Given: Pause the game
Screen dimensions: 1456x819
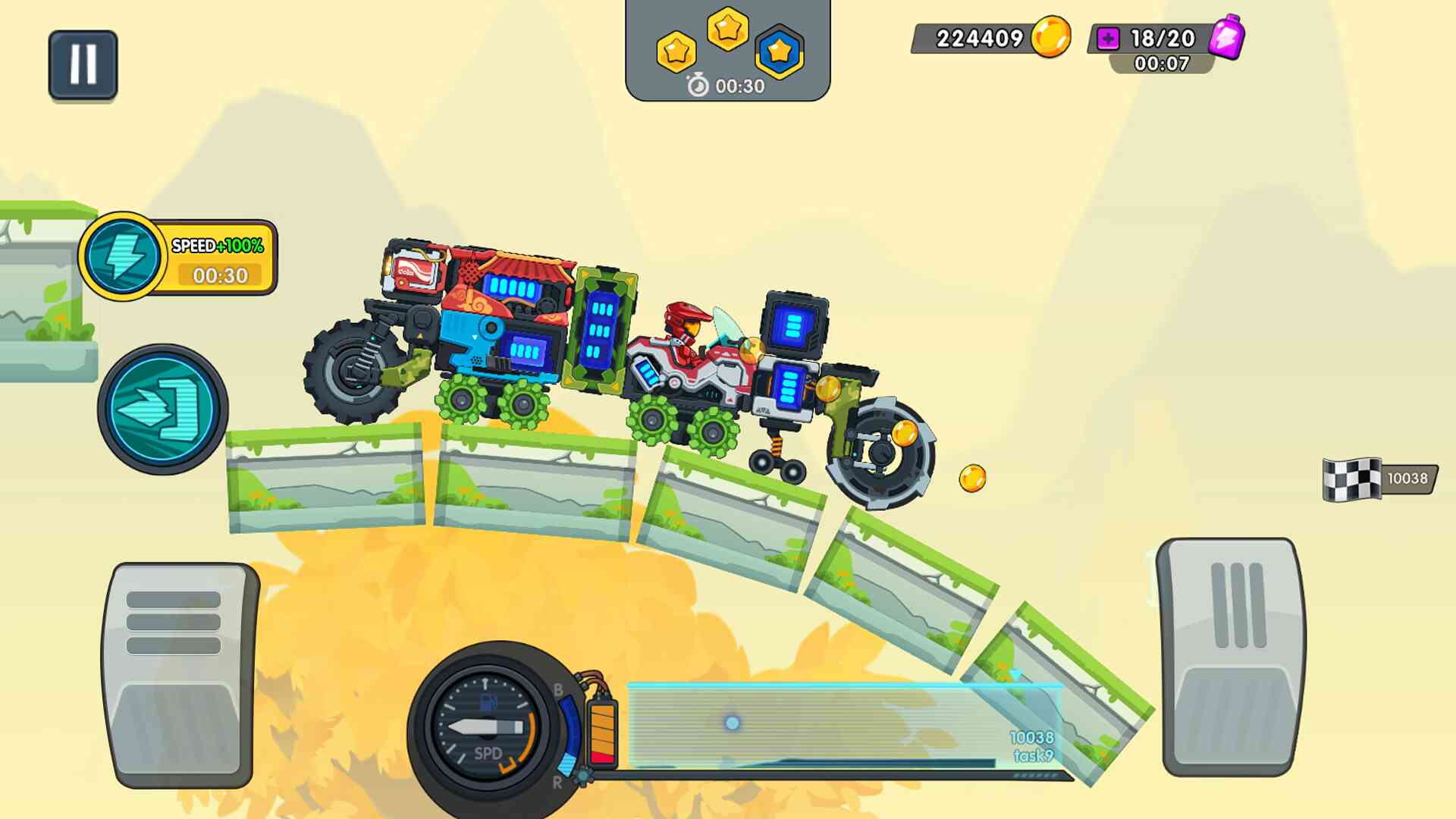Looking at the screenshot, I should point(83,64).
